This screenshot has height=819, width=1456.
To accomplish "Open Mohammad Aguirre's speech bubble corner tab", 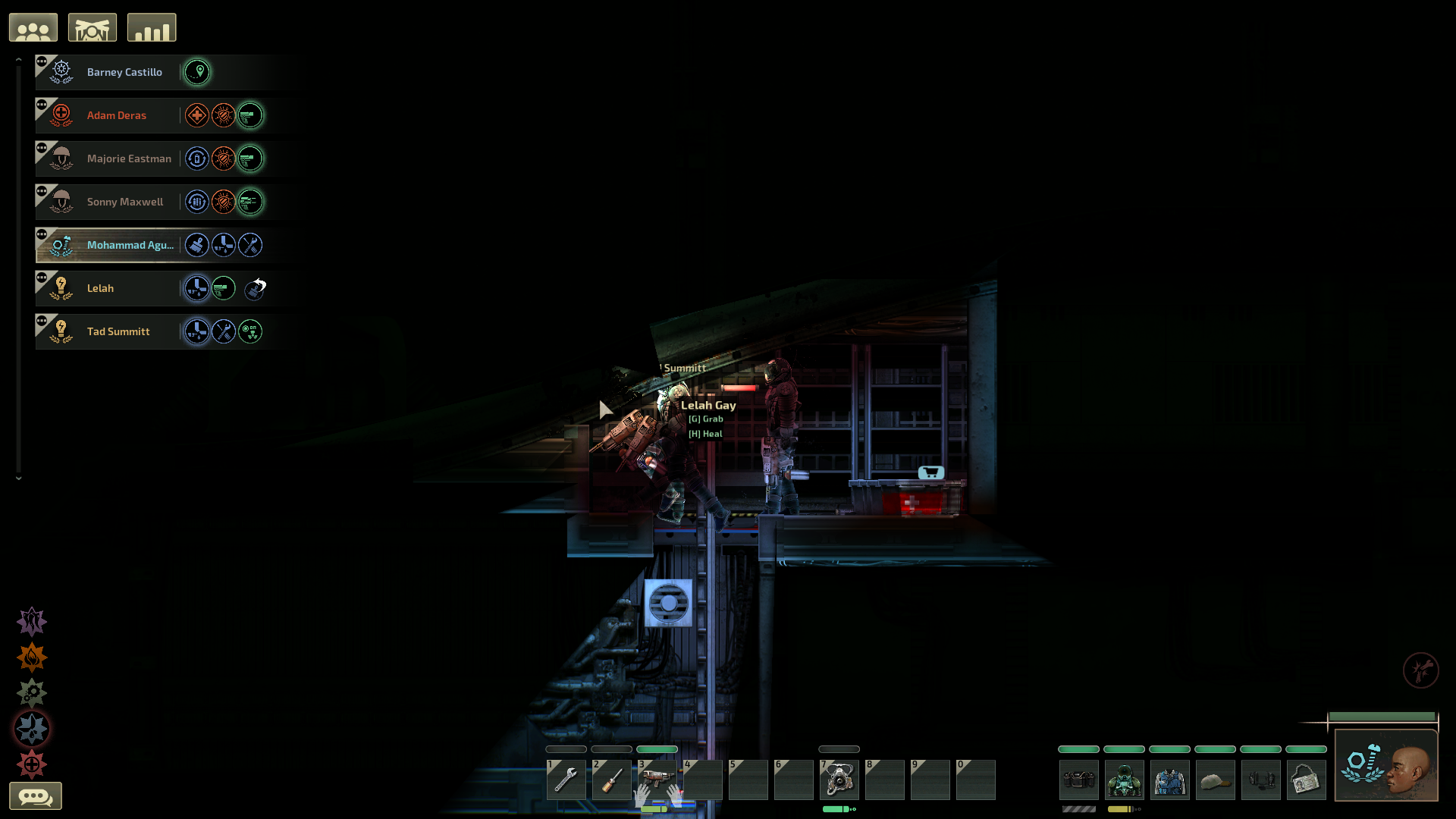I will (x=43, y=234).
